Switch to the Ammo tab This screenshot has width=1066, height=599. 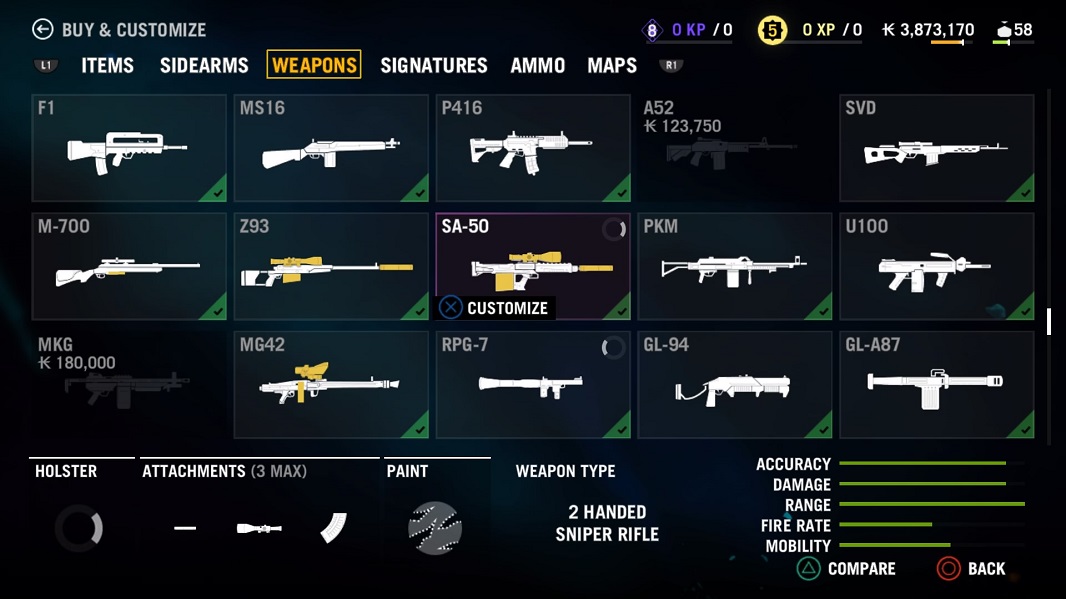pos(538,65)
